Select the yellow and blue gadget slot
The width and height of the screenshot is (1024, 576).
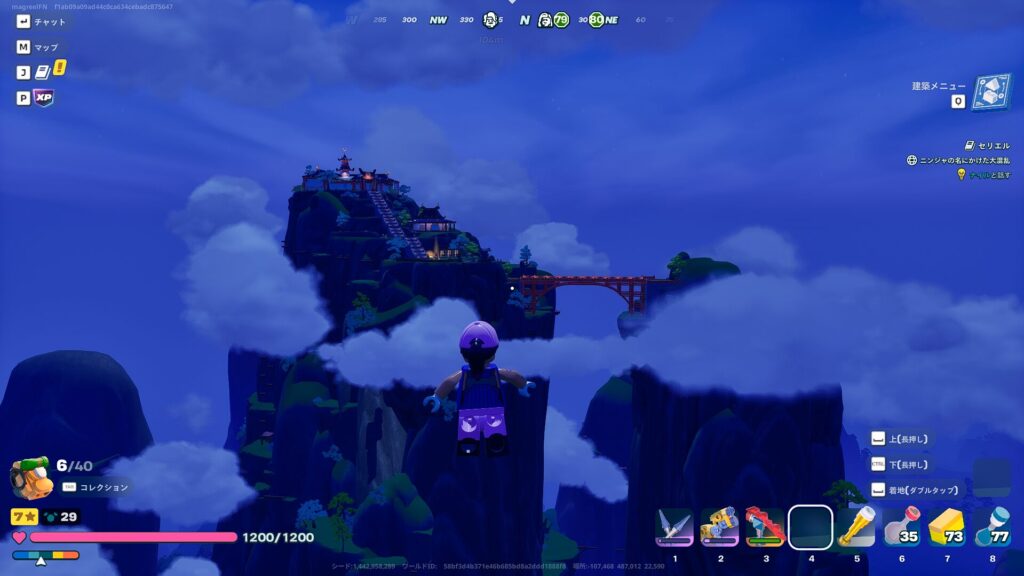(x=720, y=527)
